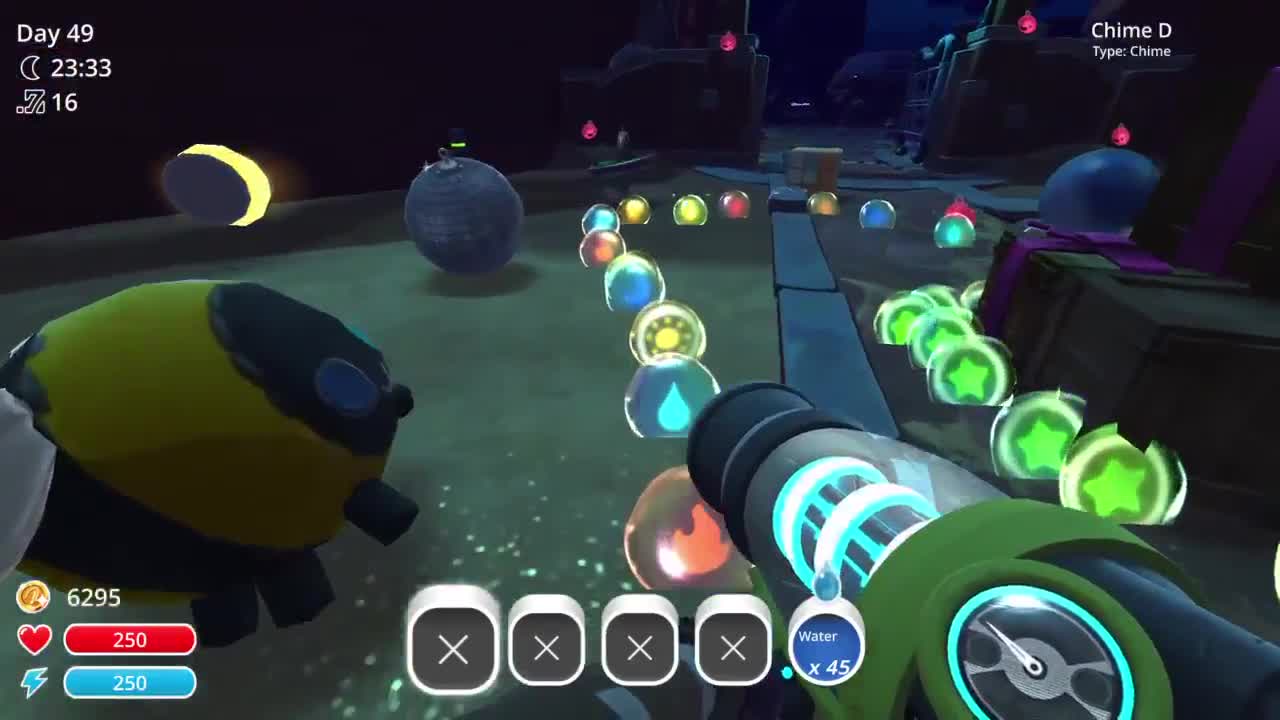Toggle to the third empty ammo slot

coord(640,650)
